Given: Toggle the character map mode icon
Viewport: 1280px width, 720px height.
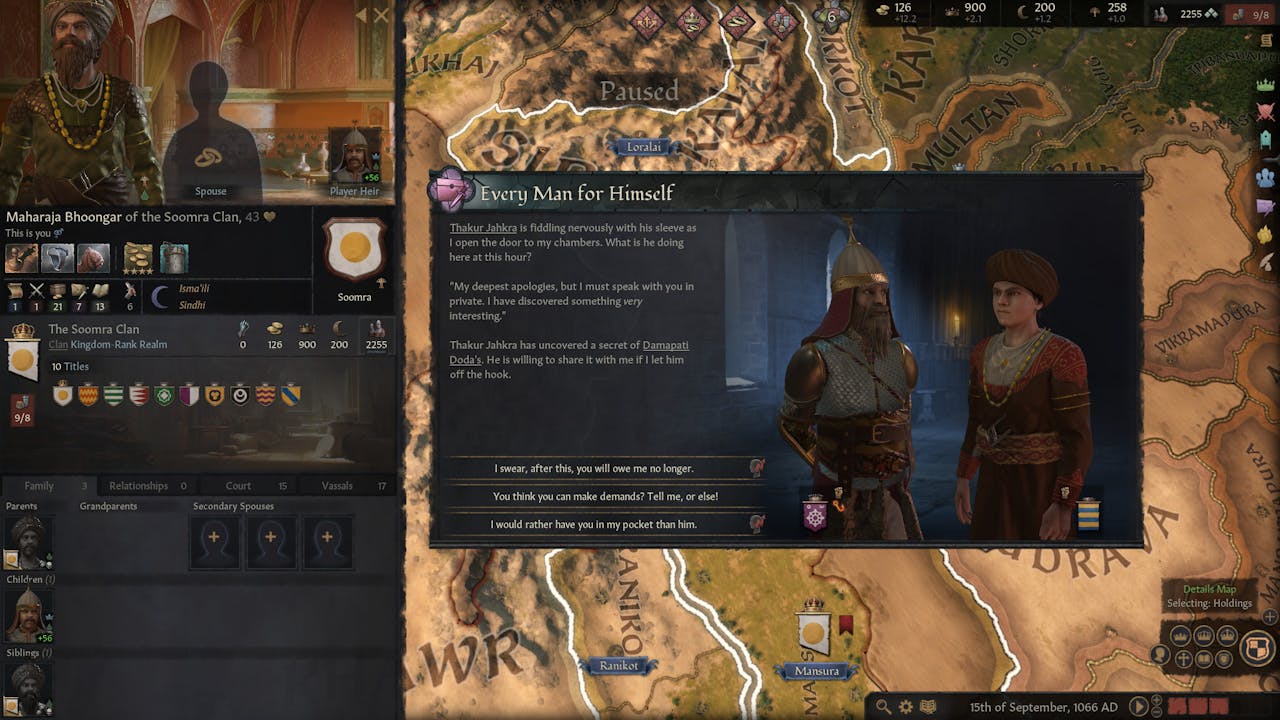Looking at the screenshot, I should pos(1159,654).
